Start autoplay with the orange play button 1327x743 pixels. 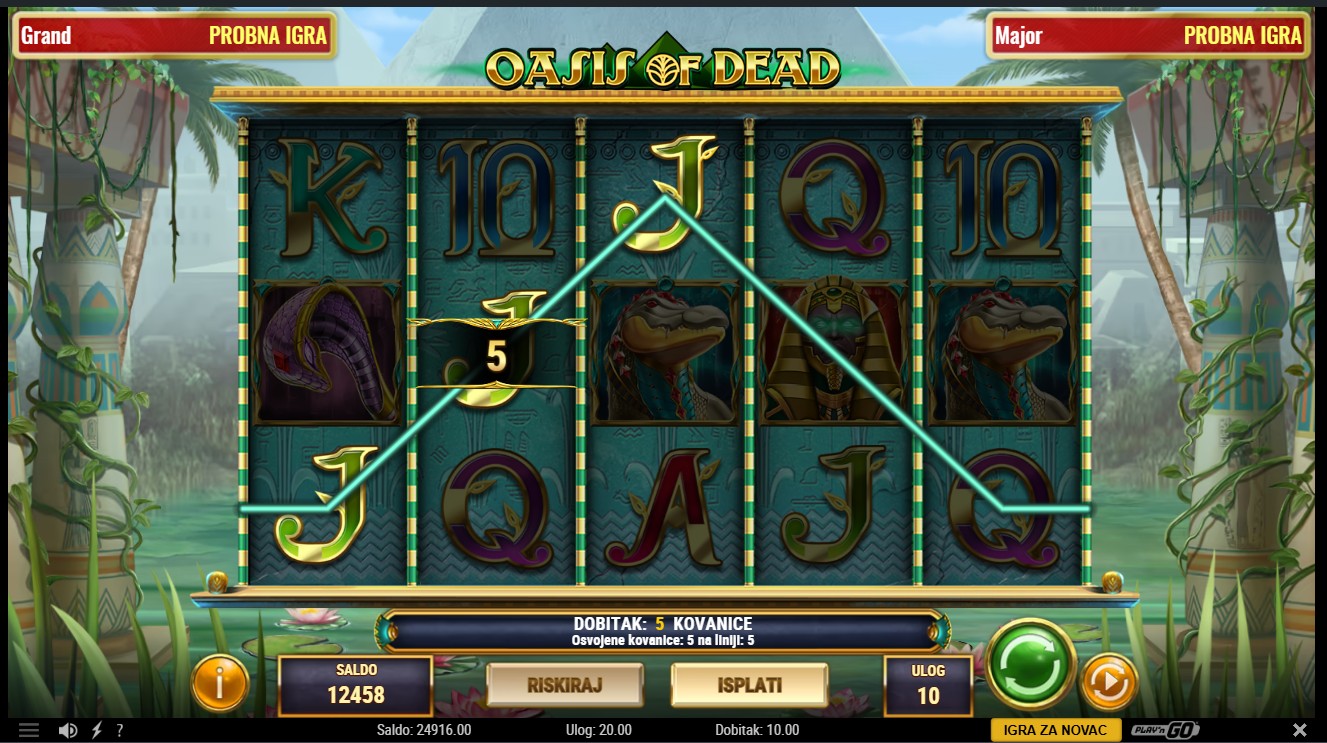(x=1109, y=683)
